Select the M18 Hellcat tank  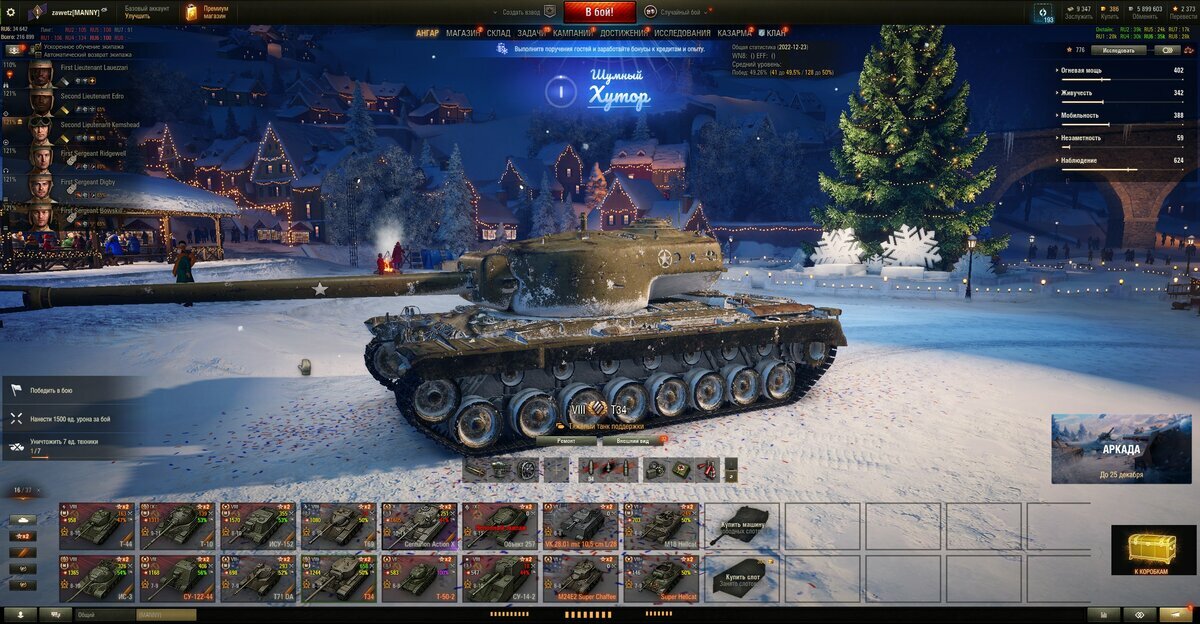[x=662, y=526]
